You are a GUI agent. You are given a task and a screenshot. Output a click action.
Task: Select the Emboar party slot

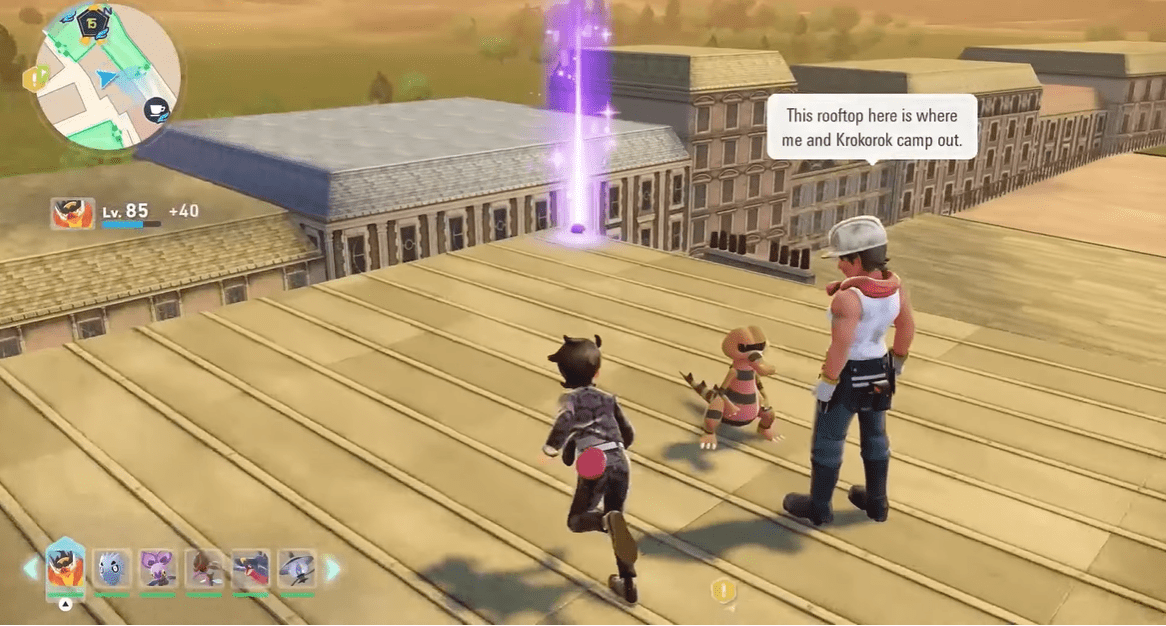66,570
